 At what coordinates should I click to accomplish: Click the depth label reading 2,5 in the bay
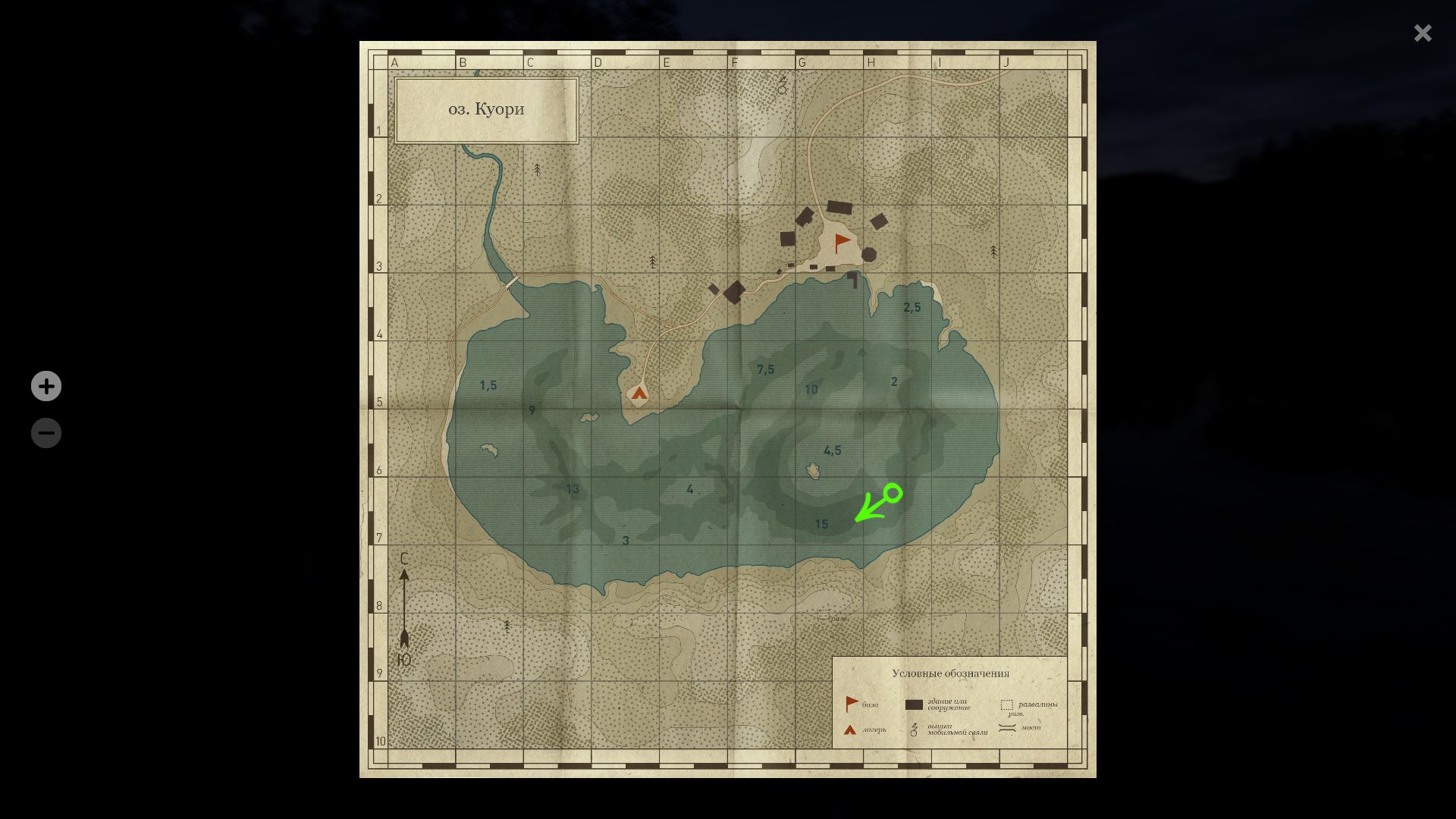tap(912, 307)
